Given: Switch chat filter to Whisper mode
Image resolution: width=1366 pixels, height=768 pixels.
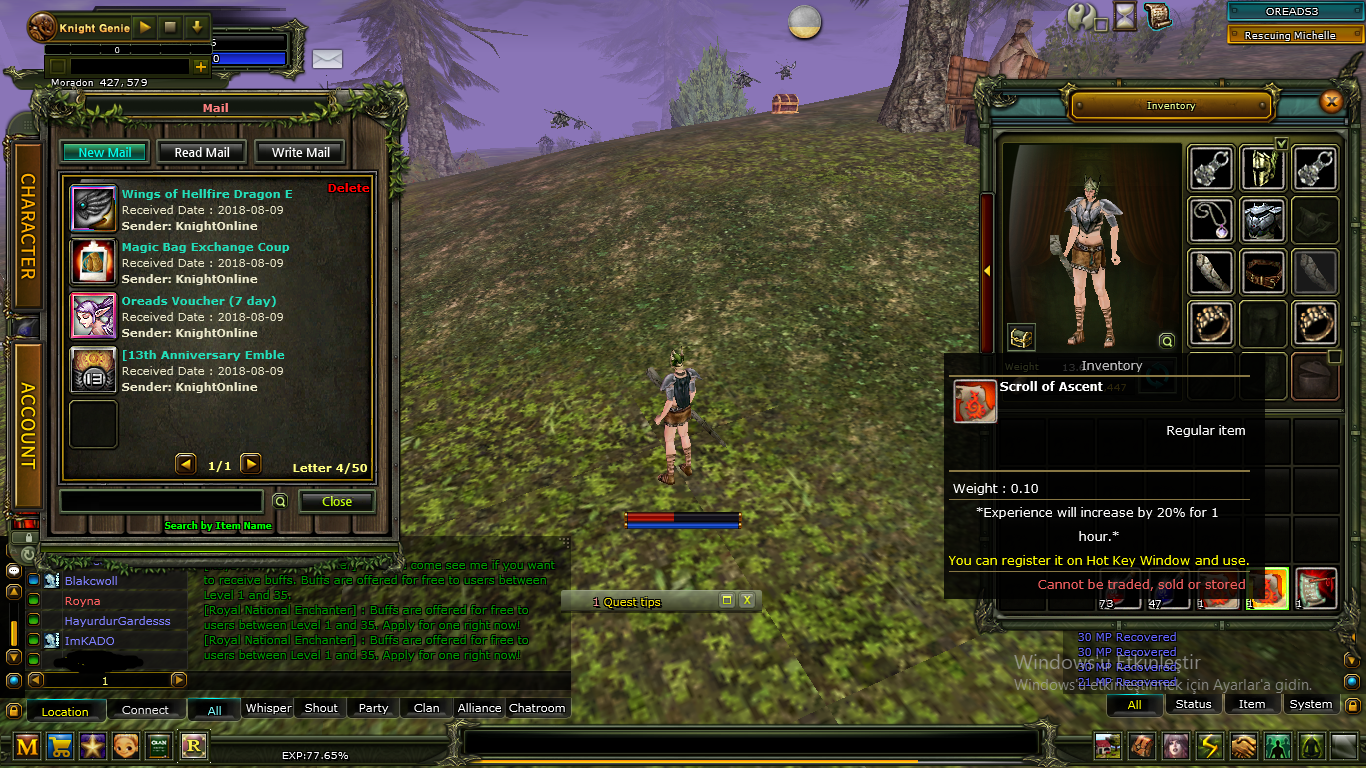Looking at the screenshot, I should [268, 708].
